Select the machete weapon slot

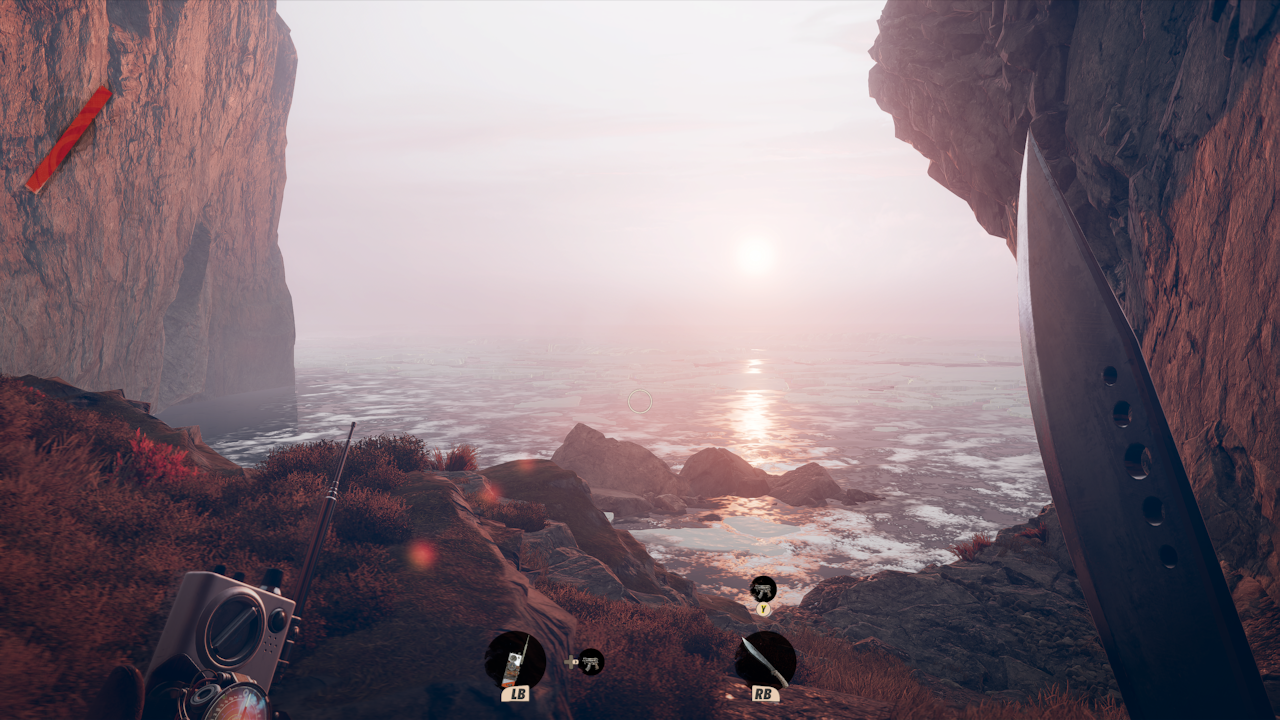click(765, 660)
